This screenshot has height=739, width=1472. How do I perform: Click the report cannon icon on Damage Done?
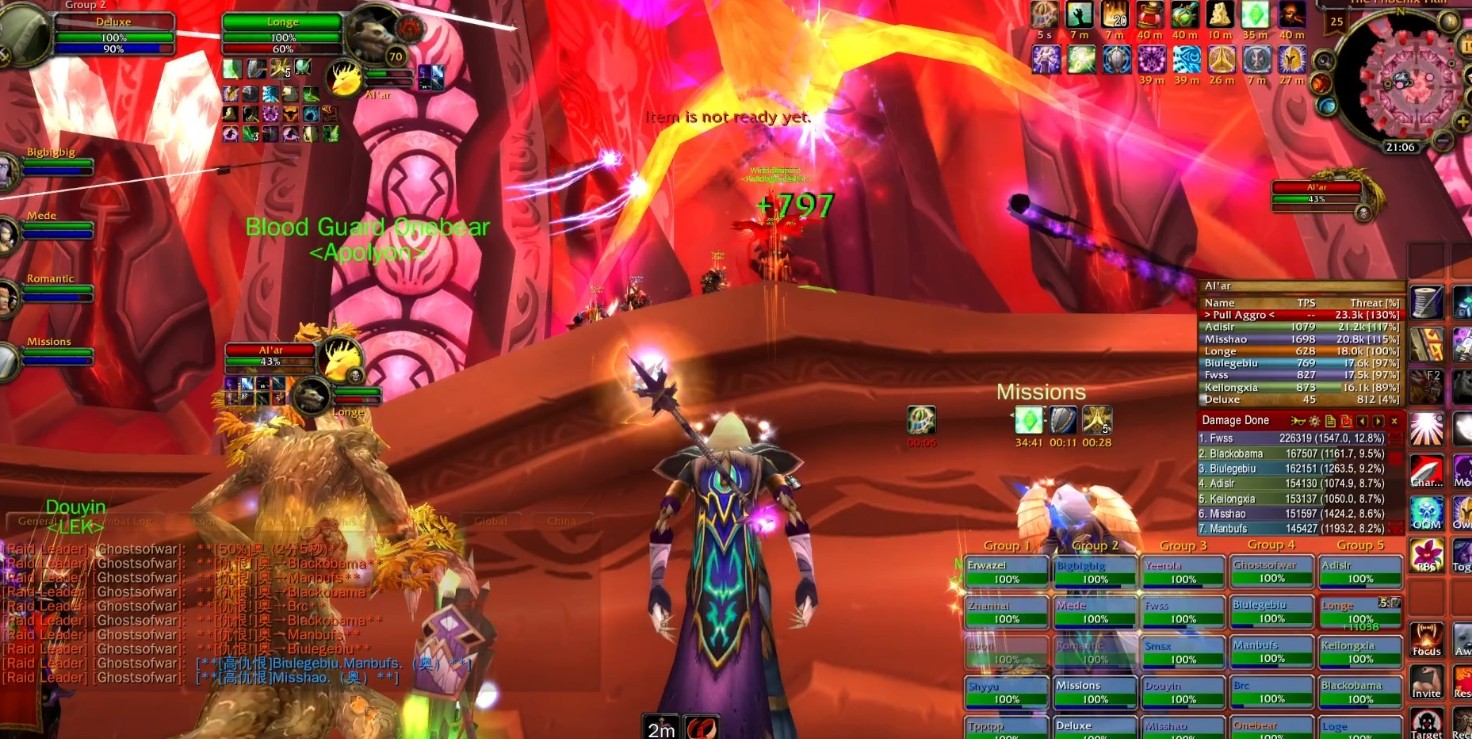[x=1298, y=420]
